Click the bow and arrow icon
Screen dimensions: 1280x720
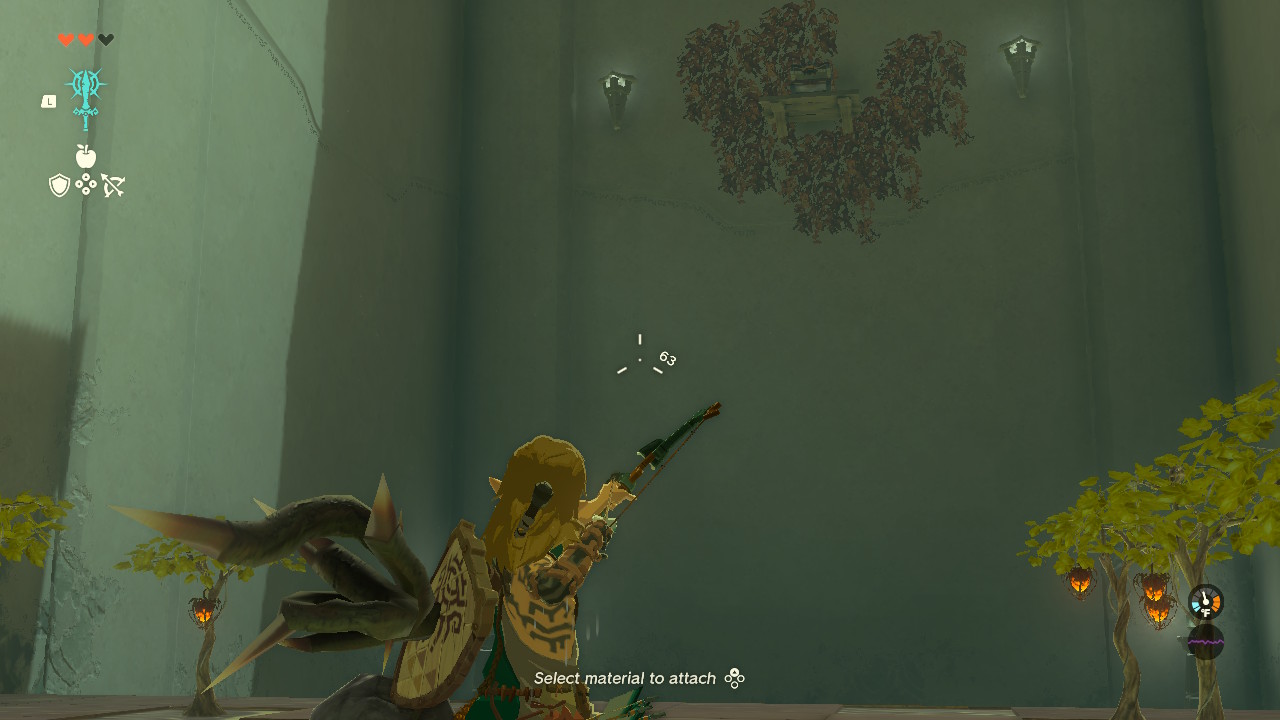[x=113, y=183]
